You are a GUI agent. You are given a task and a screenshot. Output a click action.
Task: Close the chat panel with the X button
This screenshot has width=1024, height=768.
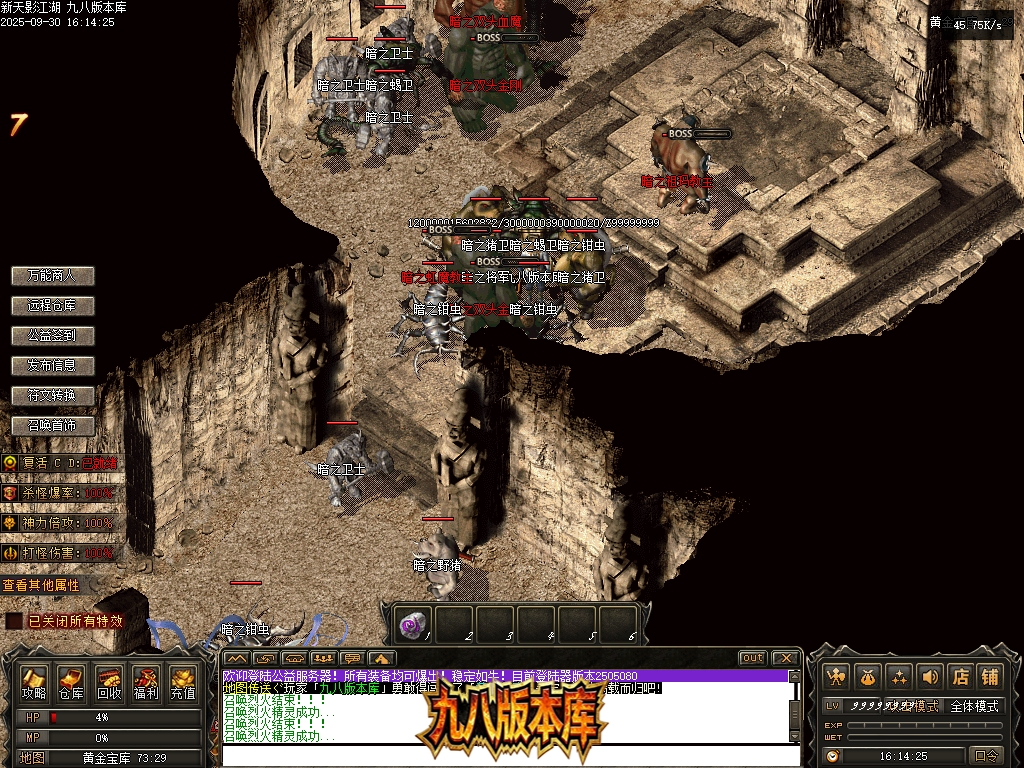786,658
